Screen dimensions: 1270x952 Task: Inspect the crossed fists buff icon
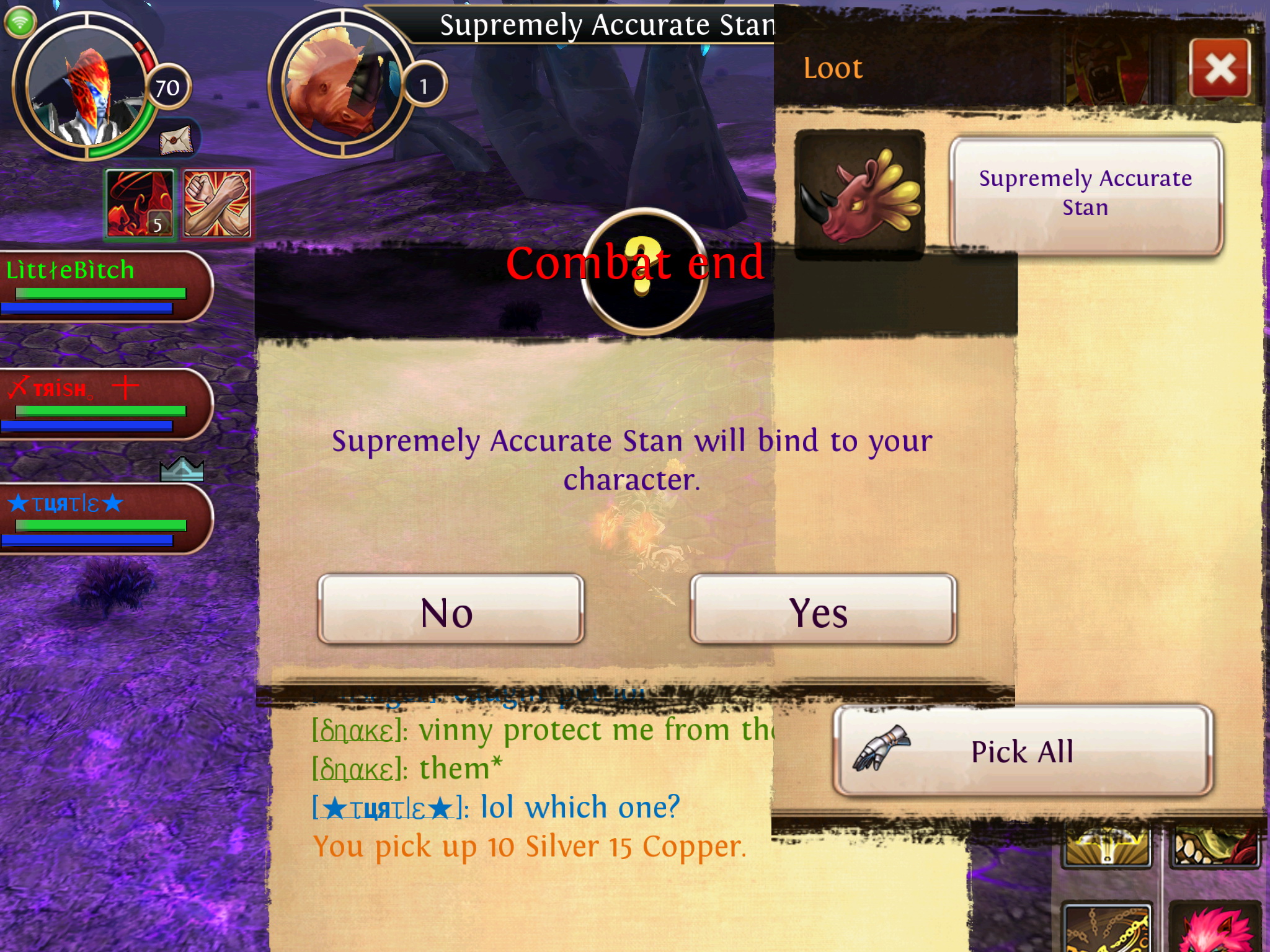coord(217,203)
